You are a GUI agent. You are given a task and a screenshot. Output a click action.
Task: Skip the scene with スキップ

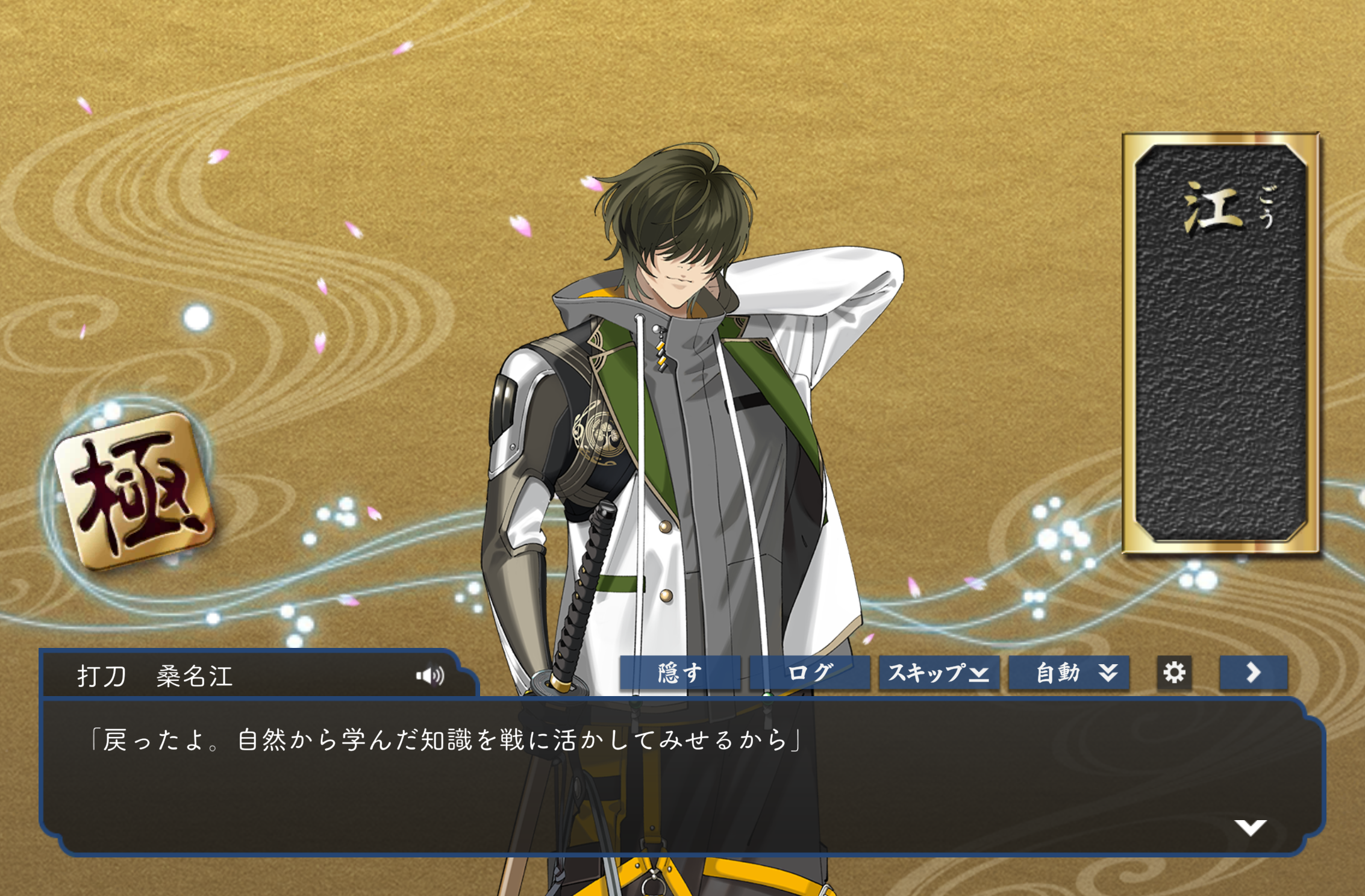tap(939, 673)
